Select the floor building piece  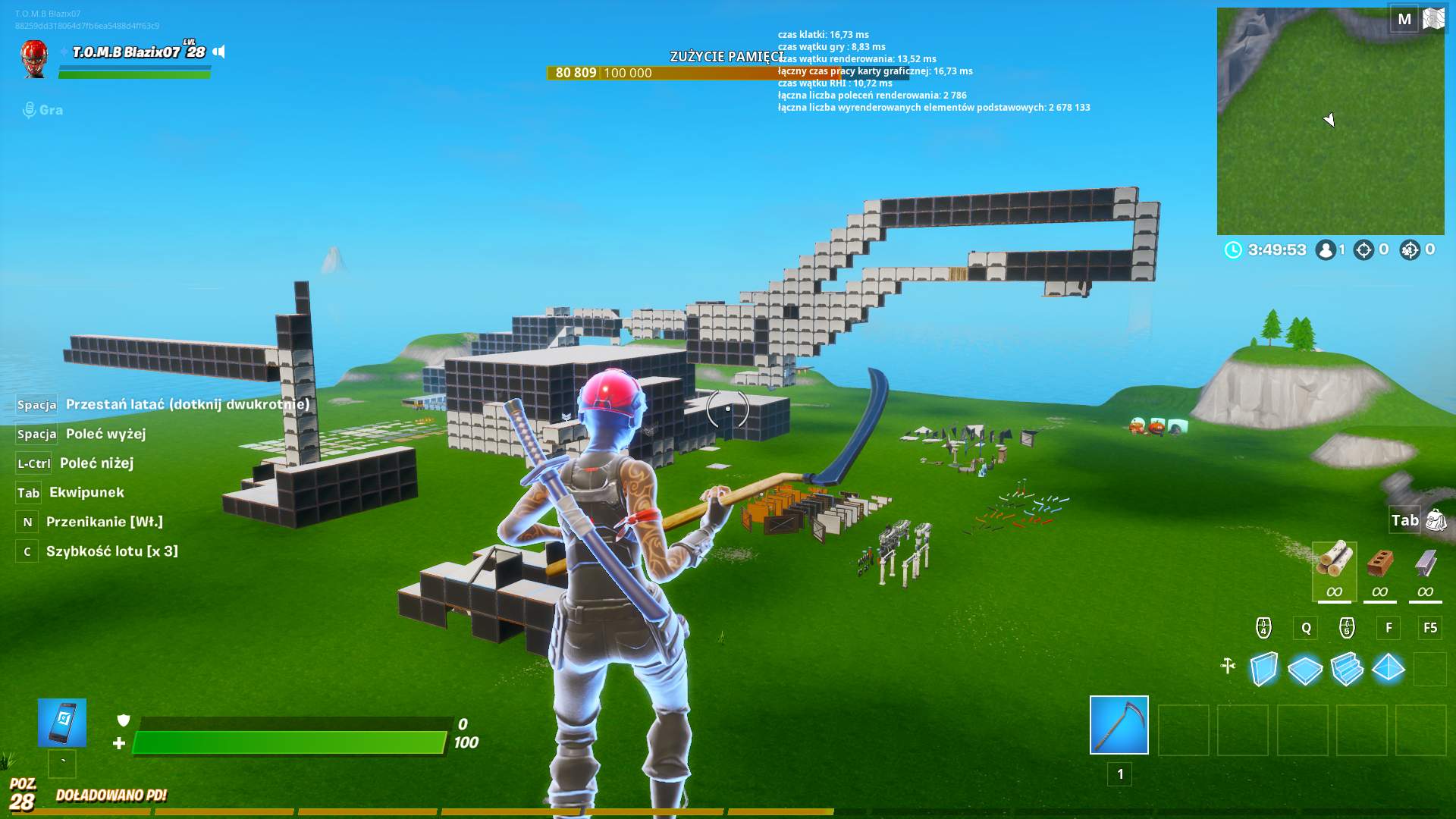click(1304, 668)
